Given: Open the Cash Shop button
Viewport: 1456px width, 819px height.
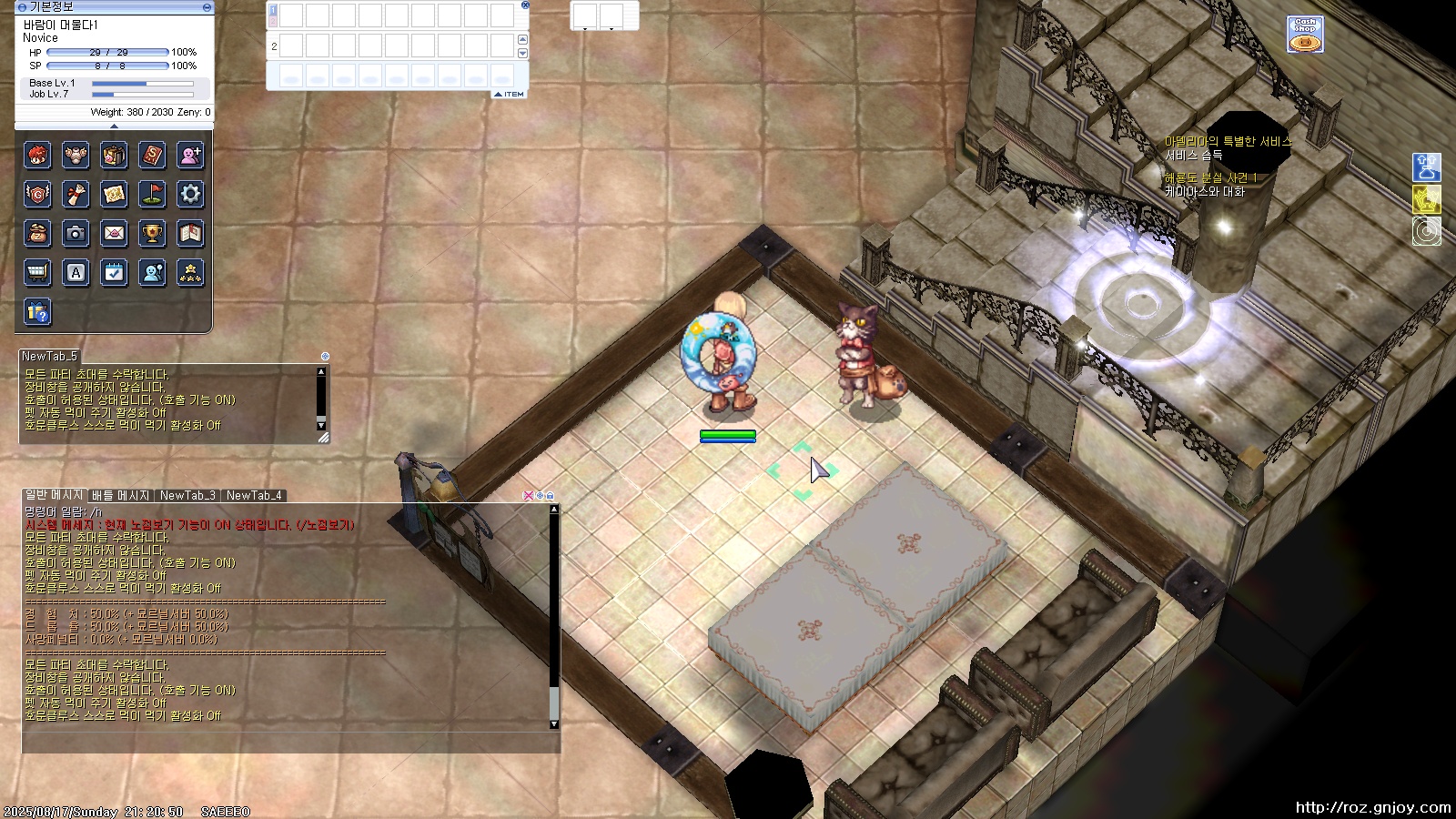Looking at the screenshot, I should (1305, 35).
